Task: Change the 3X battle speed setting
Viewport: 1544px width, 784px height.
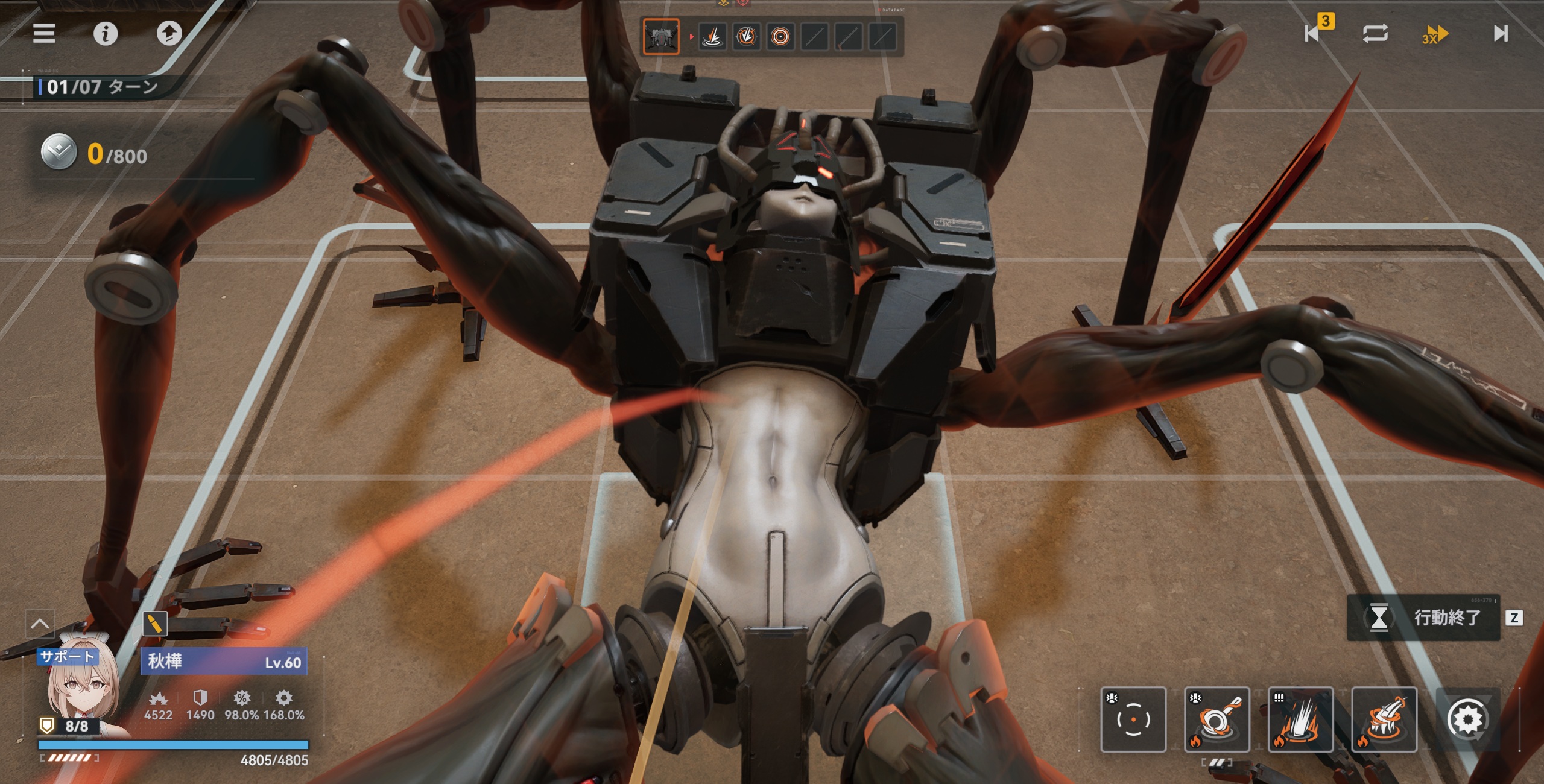Action: click(1435, 34)
